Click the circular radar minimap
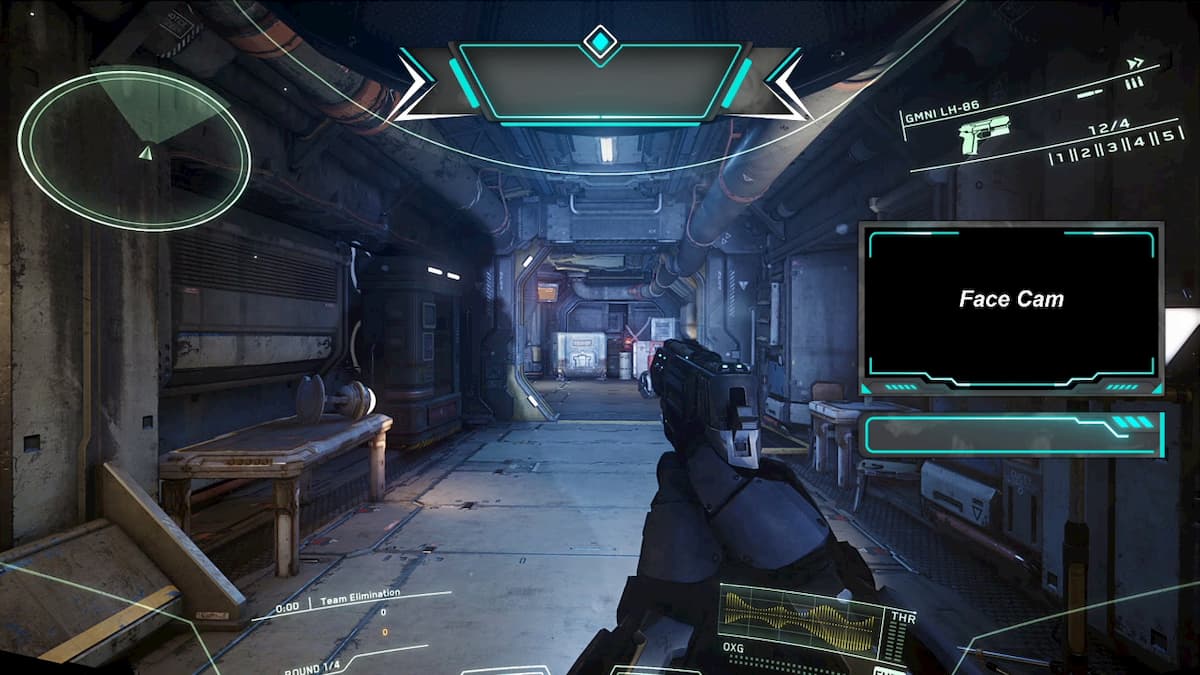The width and height of the screenshot is (1200, 675). pyautogui.click(x=135, y=150)
